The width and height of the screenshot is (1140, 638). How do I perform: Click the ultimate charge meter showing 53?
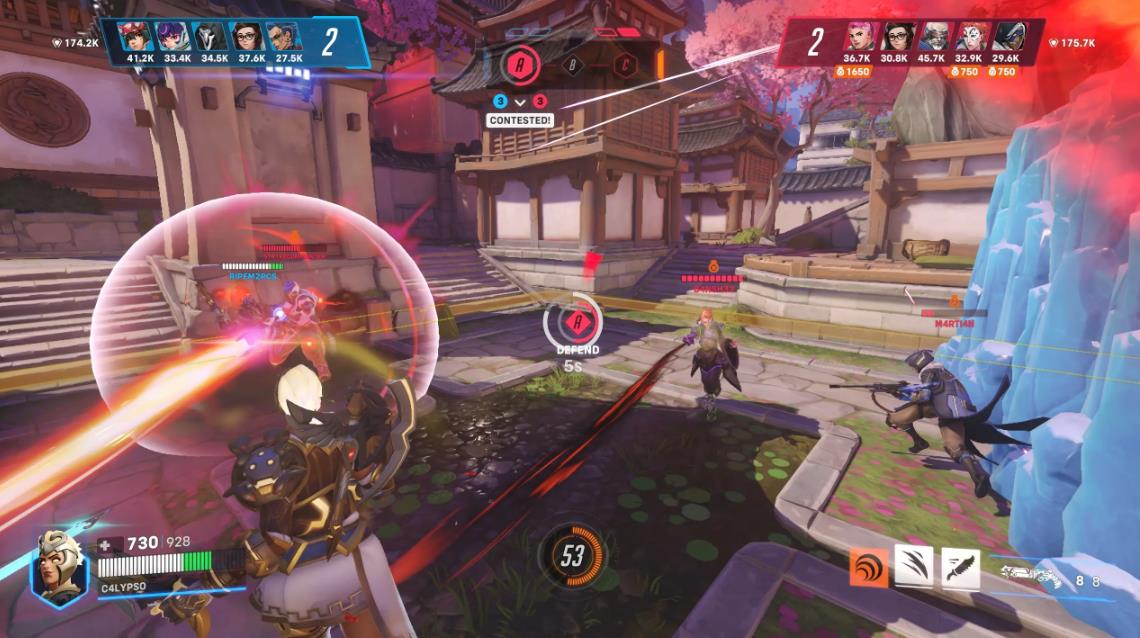point(572,556)
